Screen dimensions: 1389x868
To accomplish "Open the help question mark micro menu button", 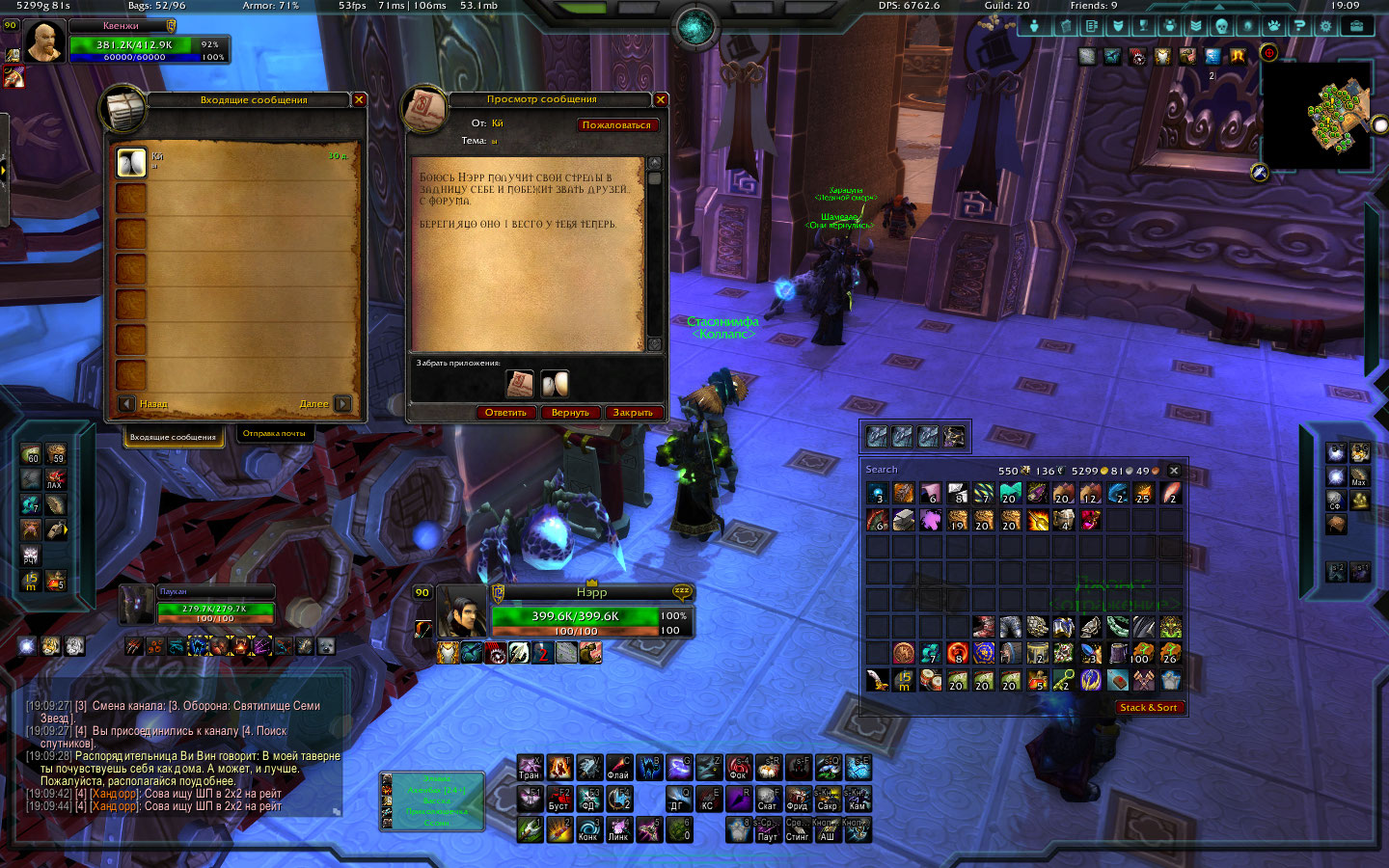I will (x=1299, y=26).
